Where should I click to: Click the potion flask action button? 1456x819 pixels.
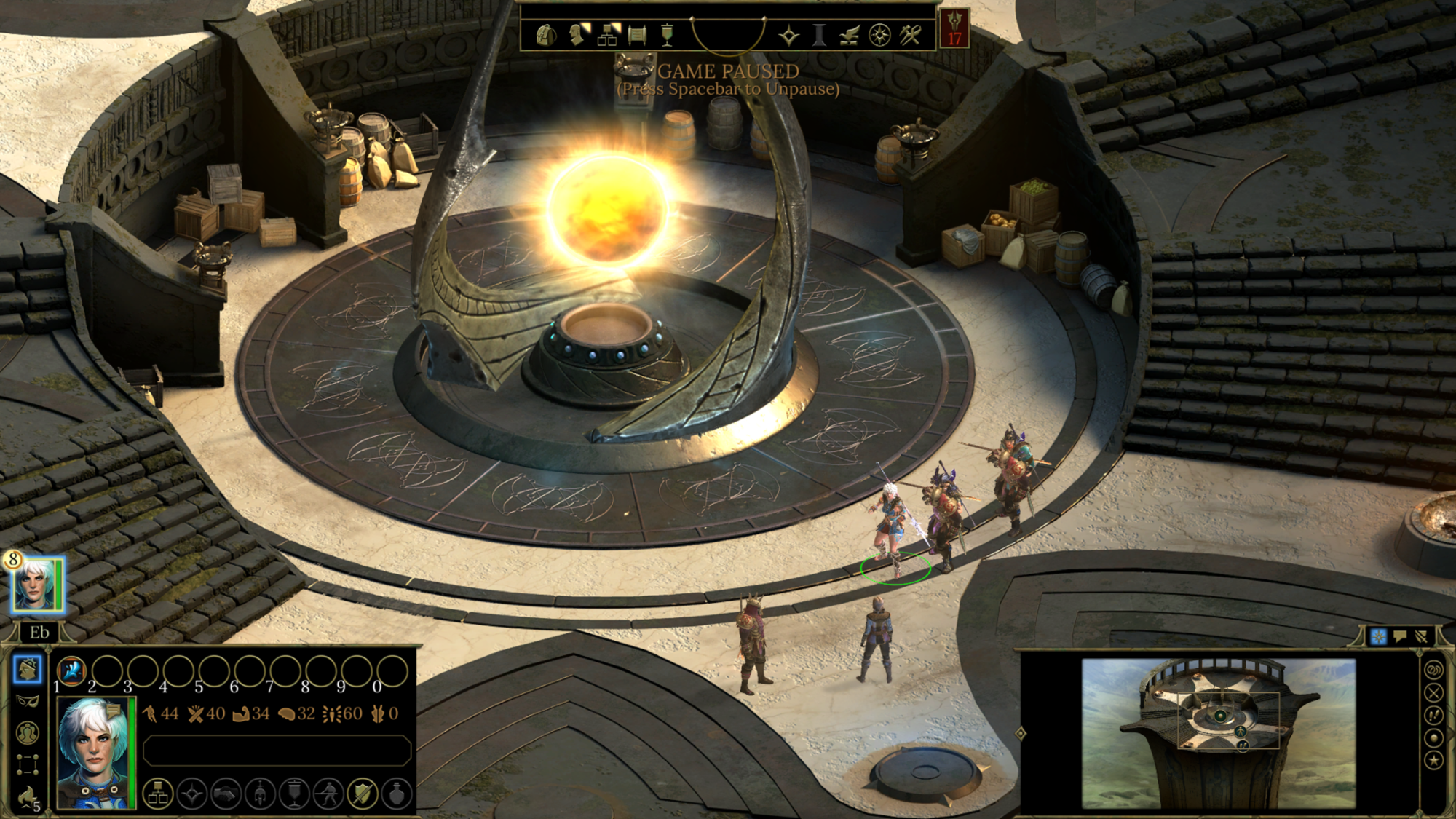click(397, 794)
